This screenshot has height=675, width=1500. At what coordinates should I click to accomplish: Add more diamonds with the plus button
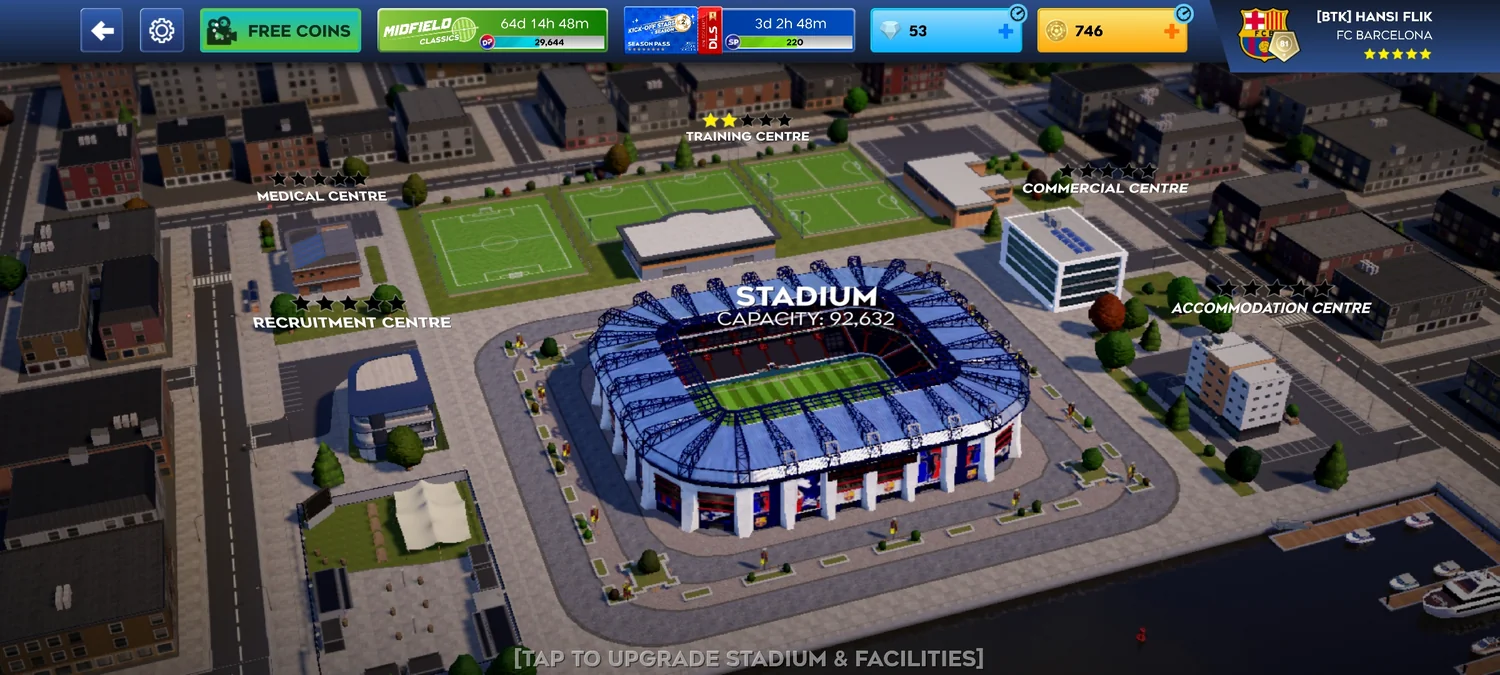point(1005,31)
